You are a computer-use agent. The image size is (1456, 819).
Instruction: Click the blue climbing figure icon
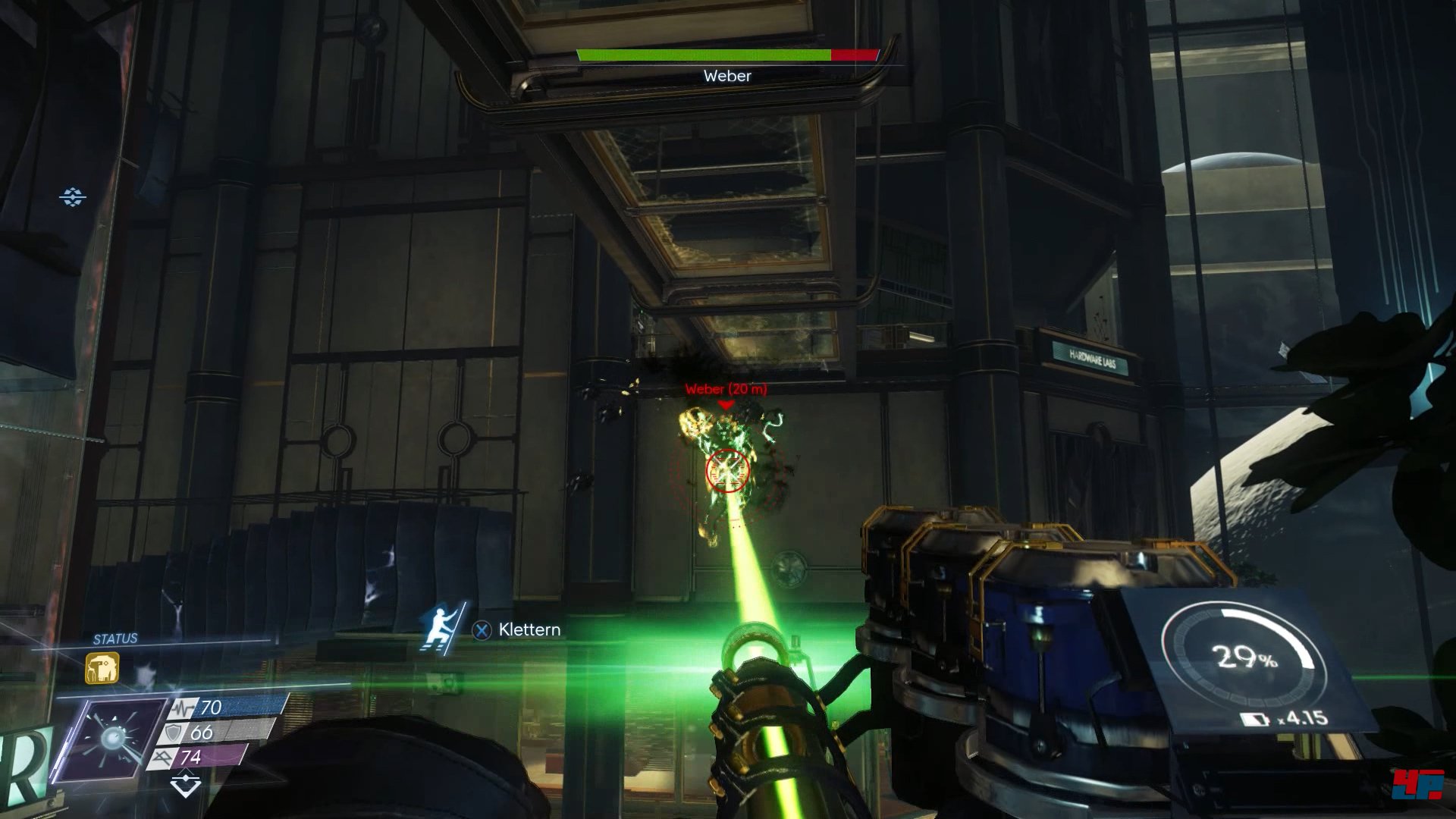tap(441, 628)
